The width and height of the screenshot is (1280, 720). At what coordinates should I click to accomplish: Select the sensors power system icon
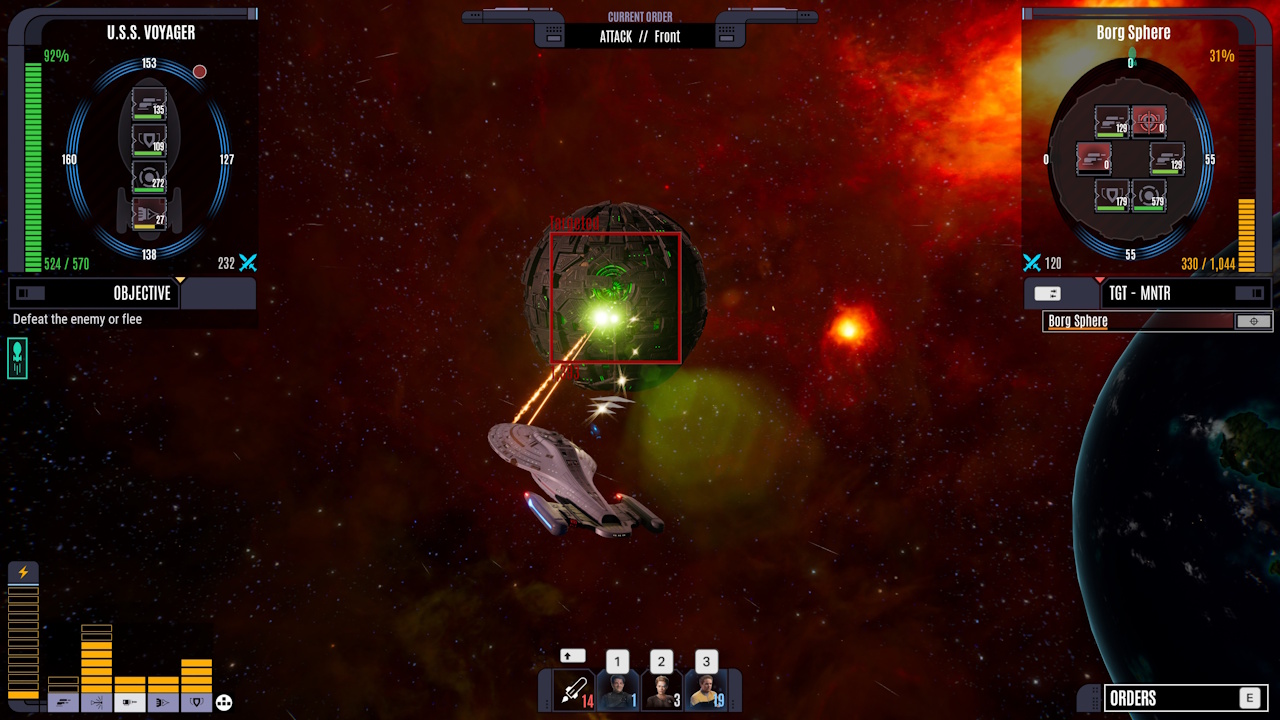(97, 703)
